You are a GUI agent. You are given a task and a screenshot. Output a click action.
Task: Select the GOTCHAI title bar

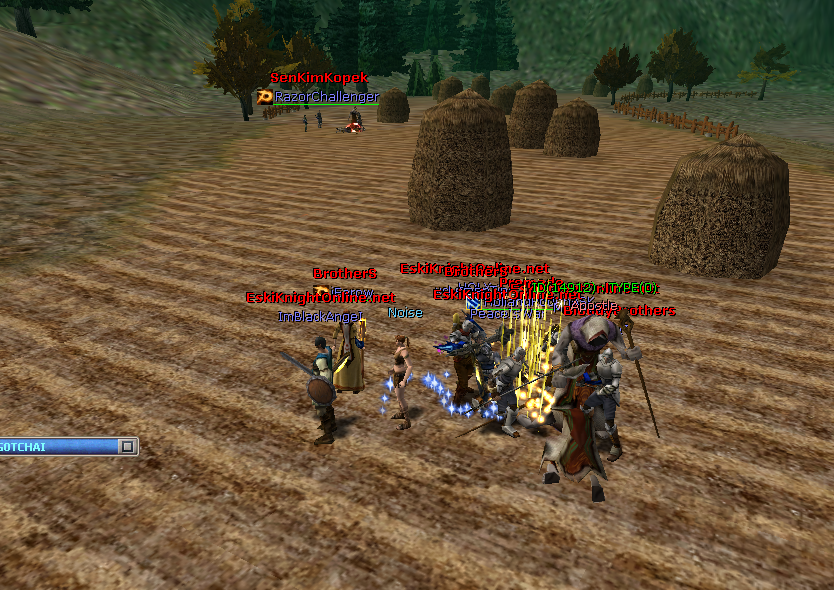tap(58, 446)
